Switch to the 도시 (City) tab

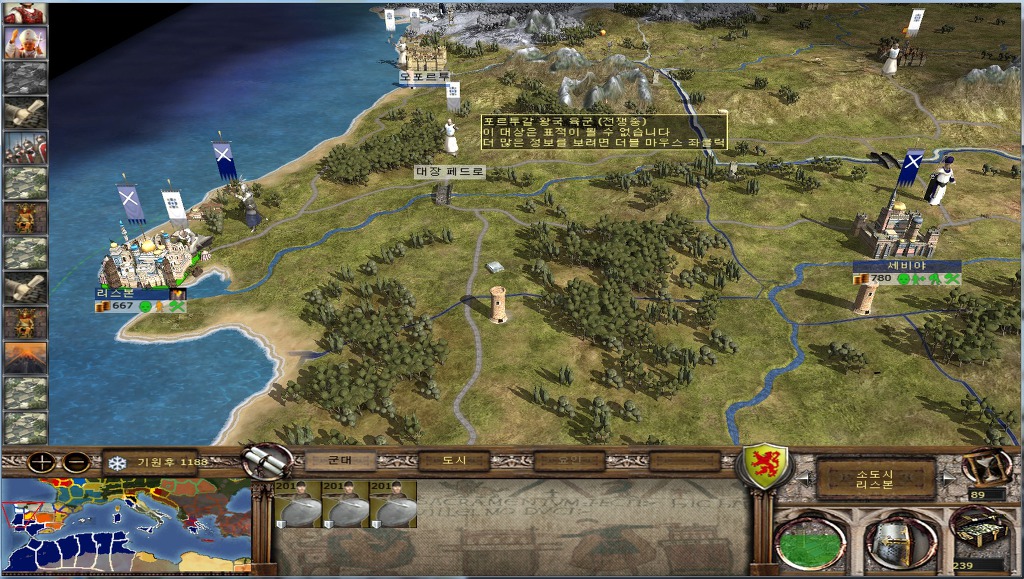point(454,461)
